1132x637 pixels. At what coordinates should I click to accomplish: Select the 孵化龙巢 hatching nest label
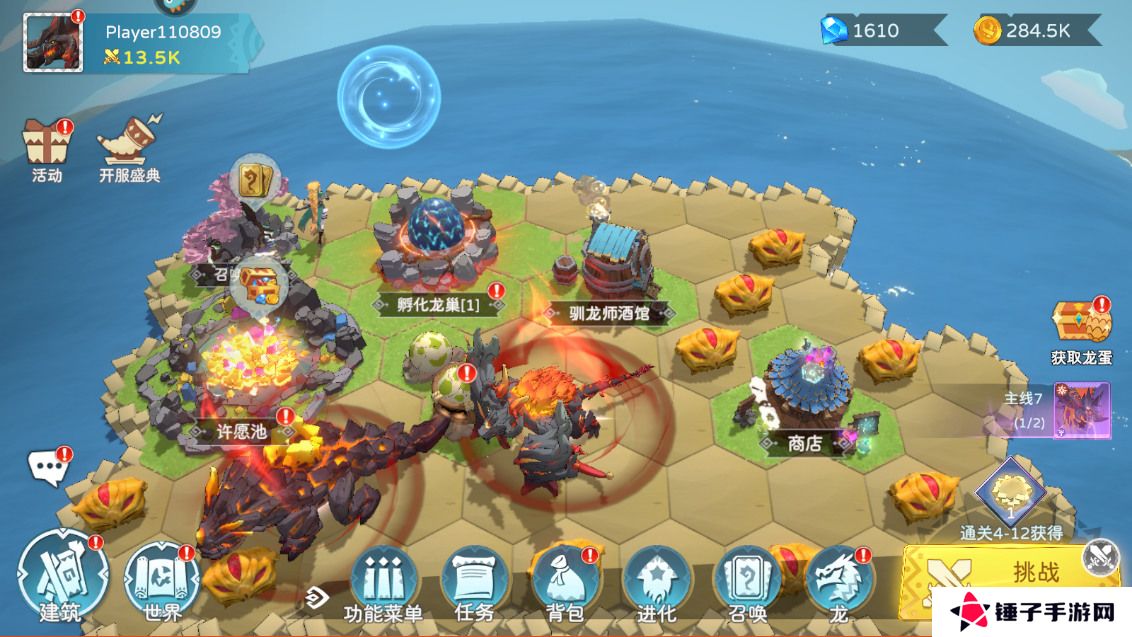437,305
